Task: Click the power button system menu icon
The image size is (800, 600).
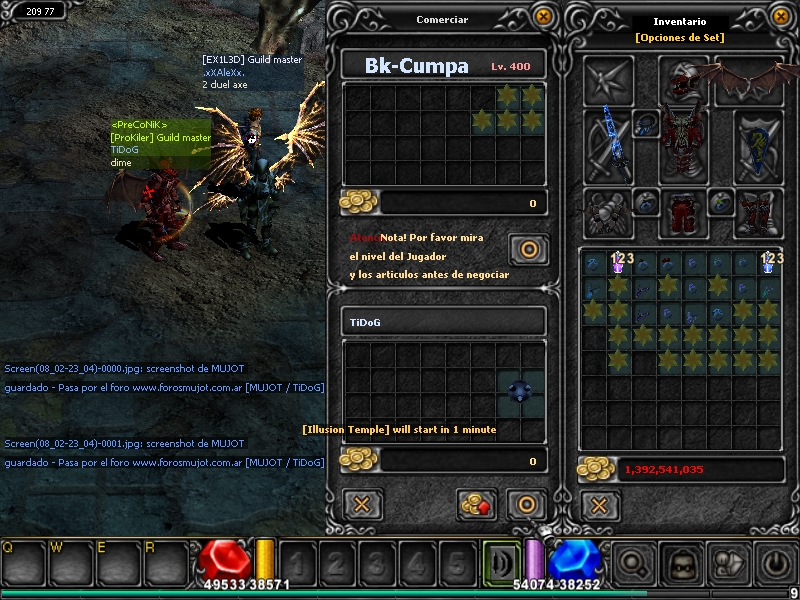Action: pyautogui.click(x=777, y=563)
